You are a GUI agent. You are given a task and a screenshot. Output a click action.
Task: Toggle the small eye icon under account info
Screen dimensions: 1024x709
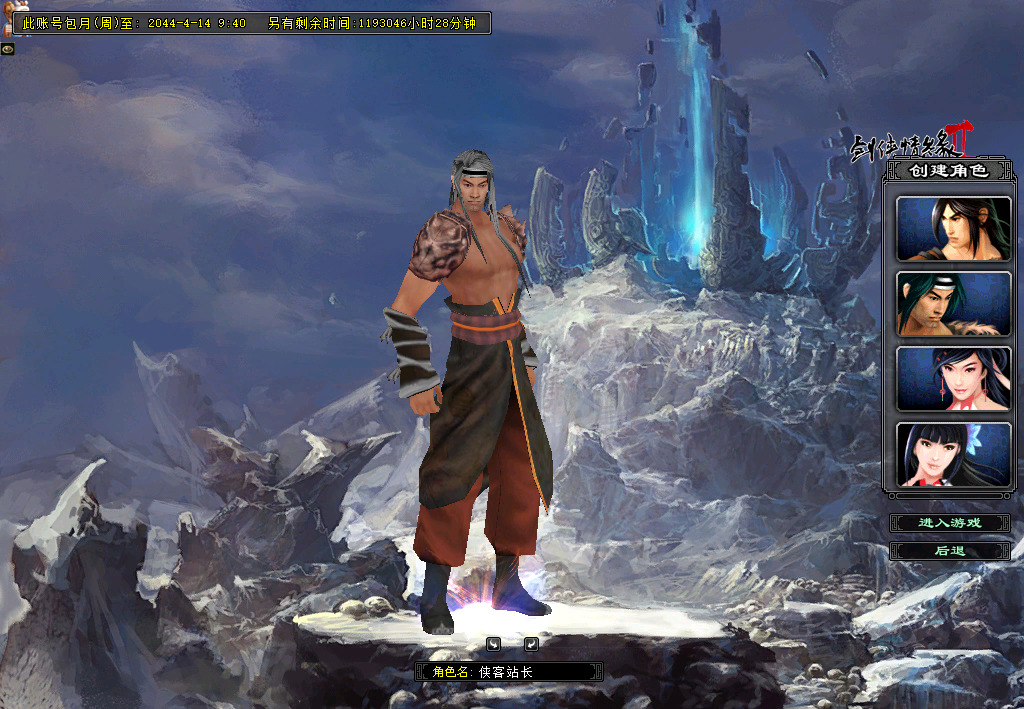pos(7,48)
